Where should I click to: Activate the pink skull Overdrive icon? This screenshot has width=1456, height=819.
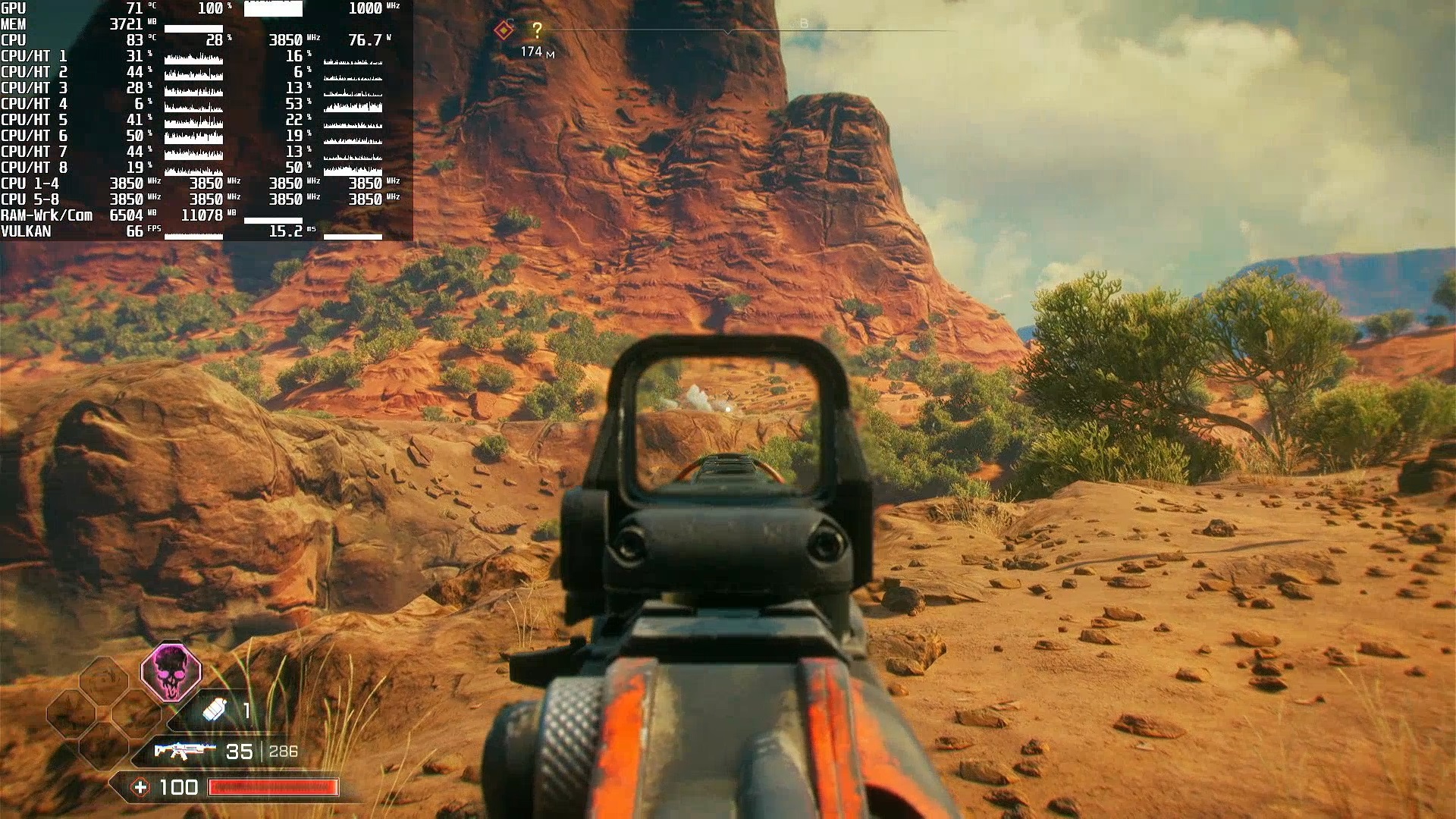pos(171,672)
